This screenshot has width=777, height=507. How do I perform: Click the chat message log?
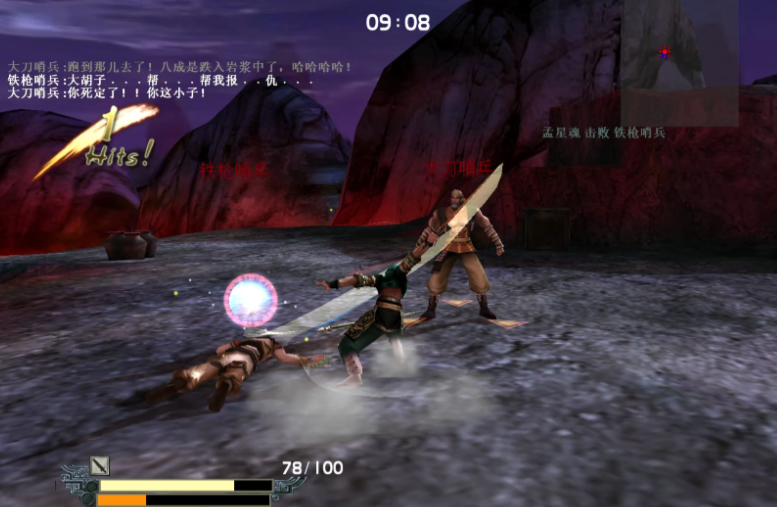[180, 80]
